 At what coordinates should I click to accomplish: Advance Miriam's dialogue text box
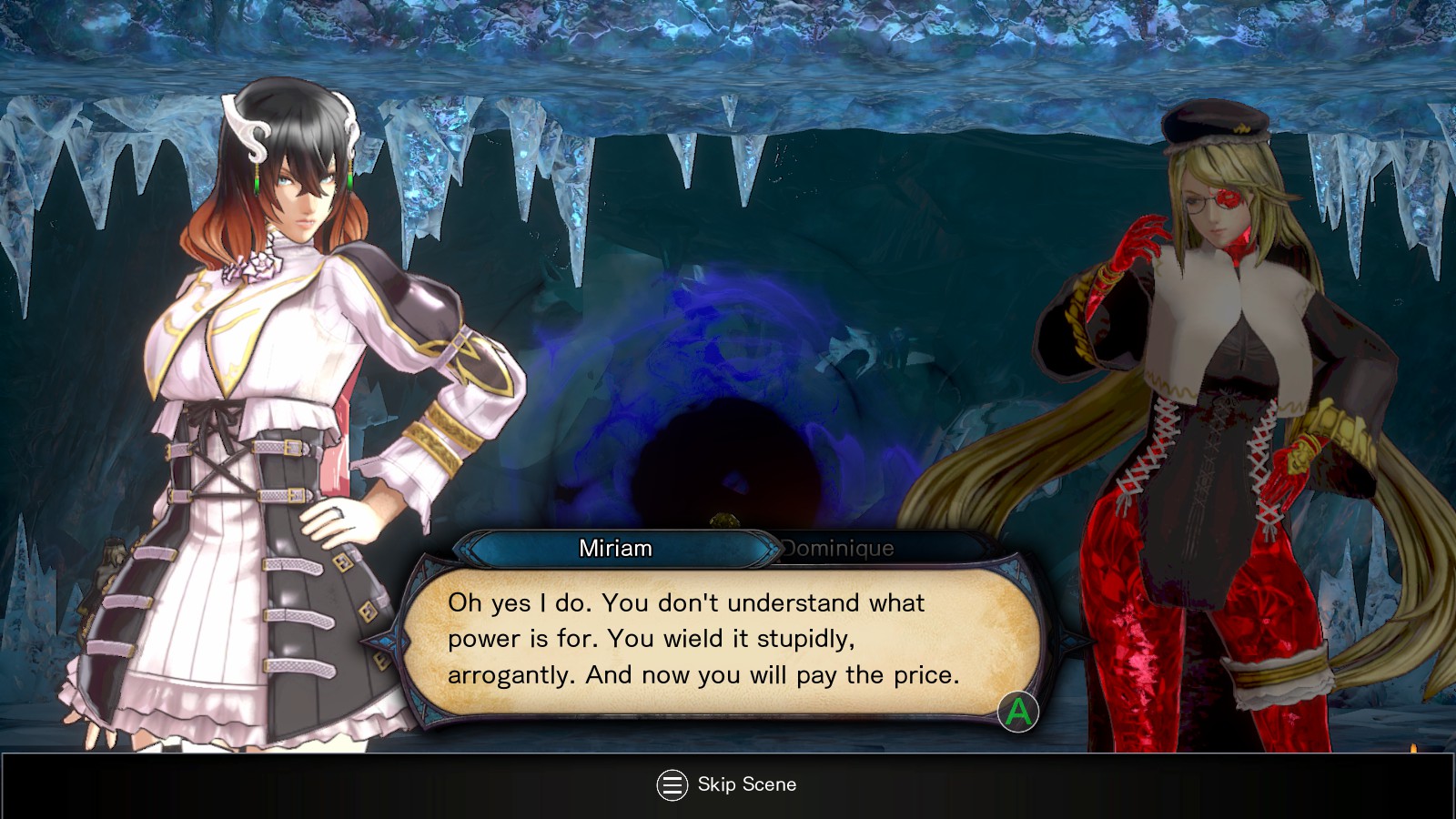(x=1017, y=712)
